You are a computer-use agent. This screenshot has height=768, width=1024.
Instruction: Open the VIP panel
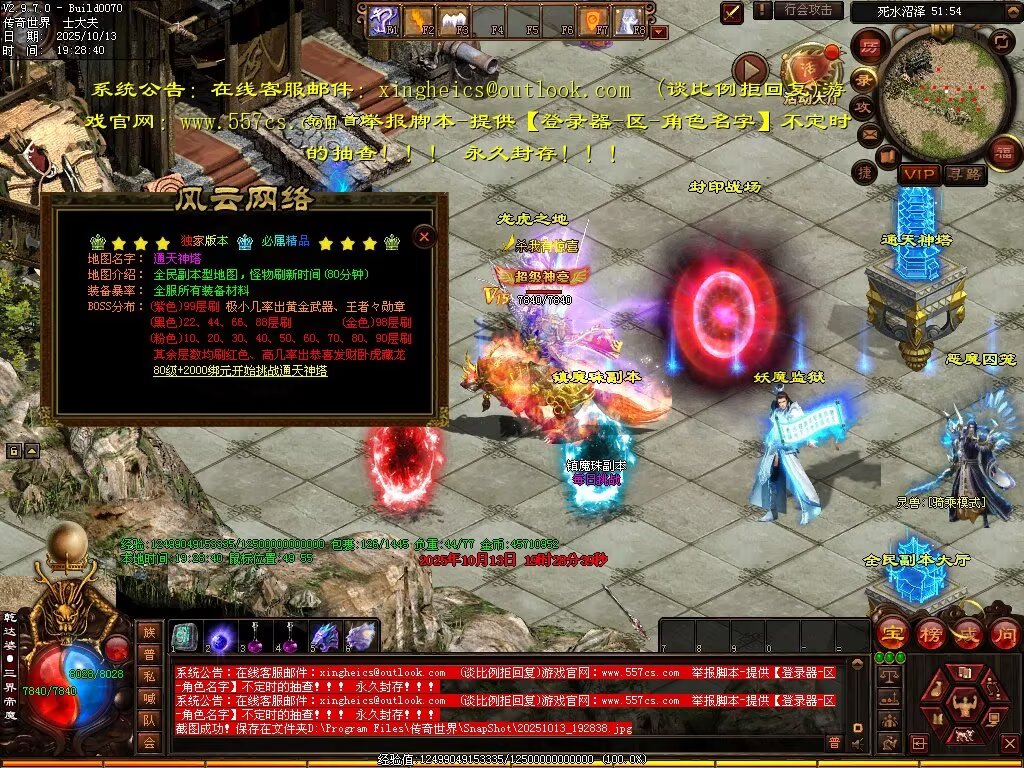[x=918, y=175]
